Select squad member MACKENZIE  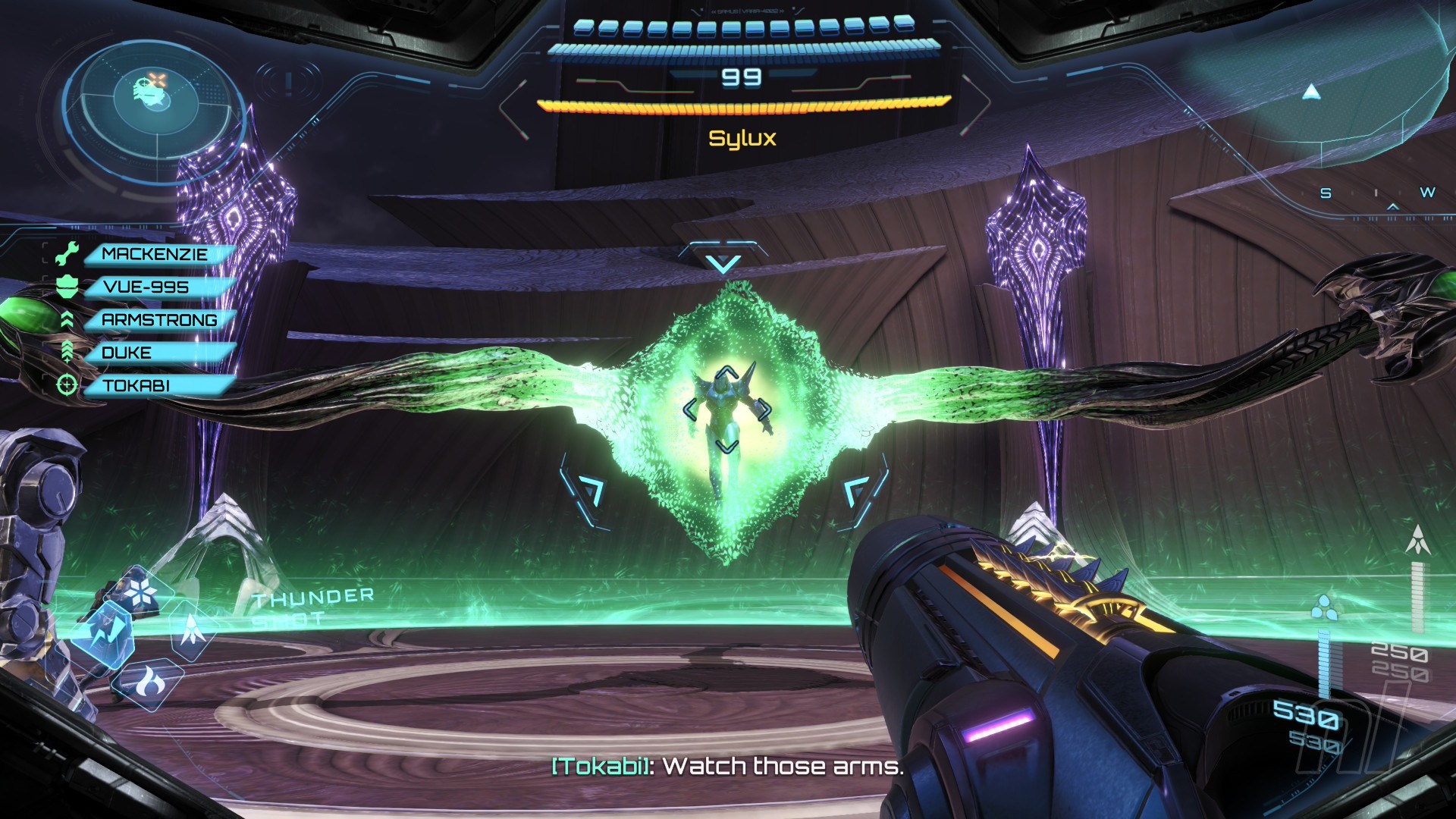pyautogui.click(x=155, y=254)
